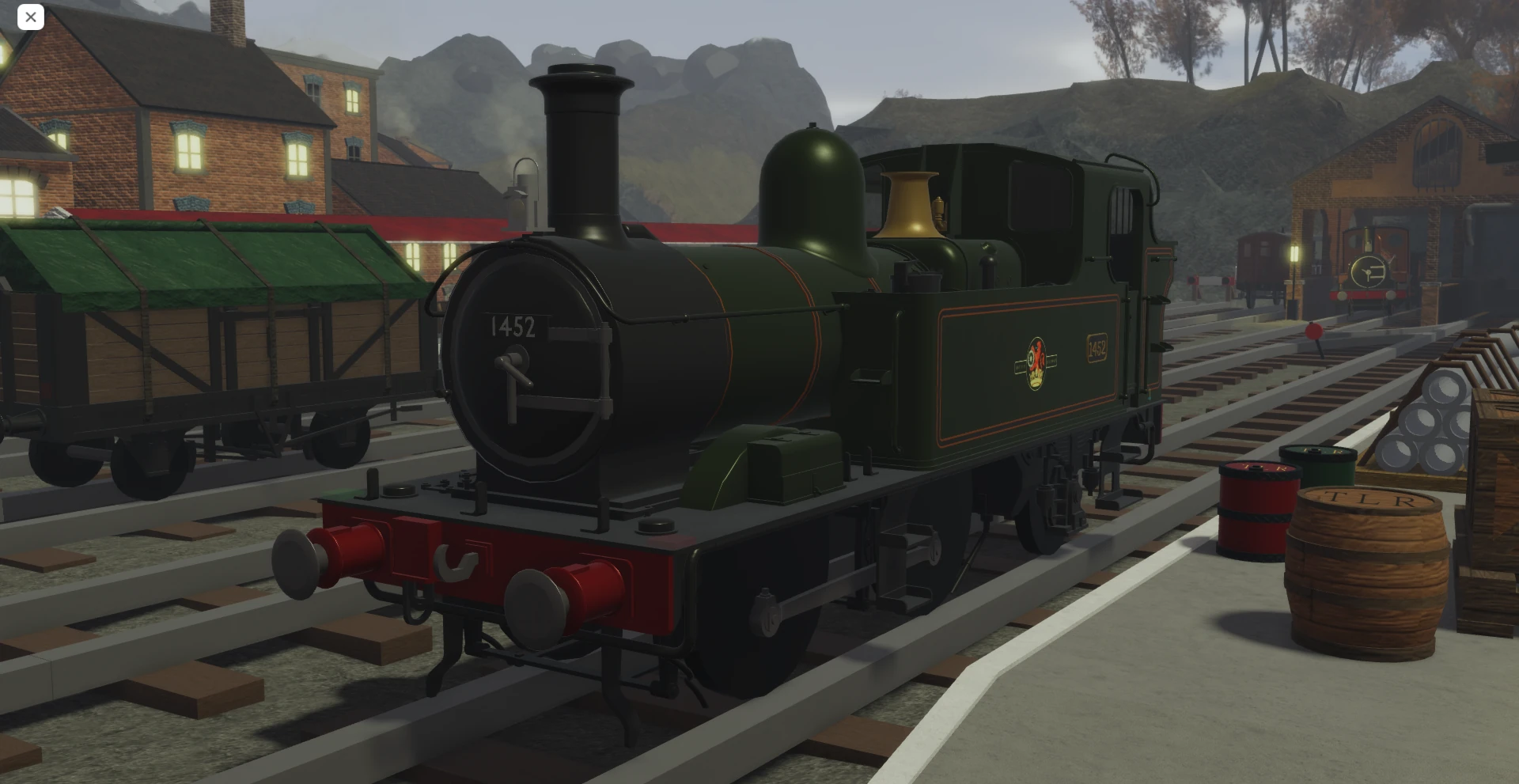Screen dimensions: 1519x784
Task: Close the screenshot view with the X button
Action: [30, 17]
